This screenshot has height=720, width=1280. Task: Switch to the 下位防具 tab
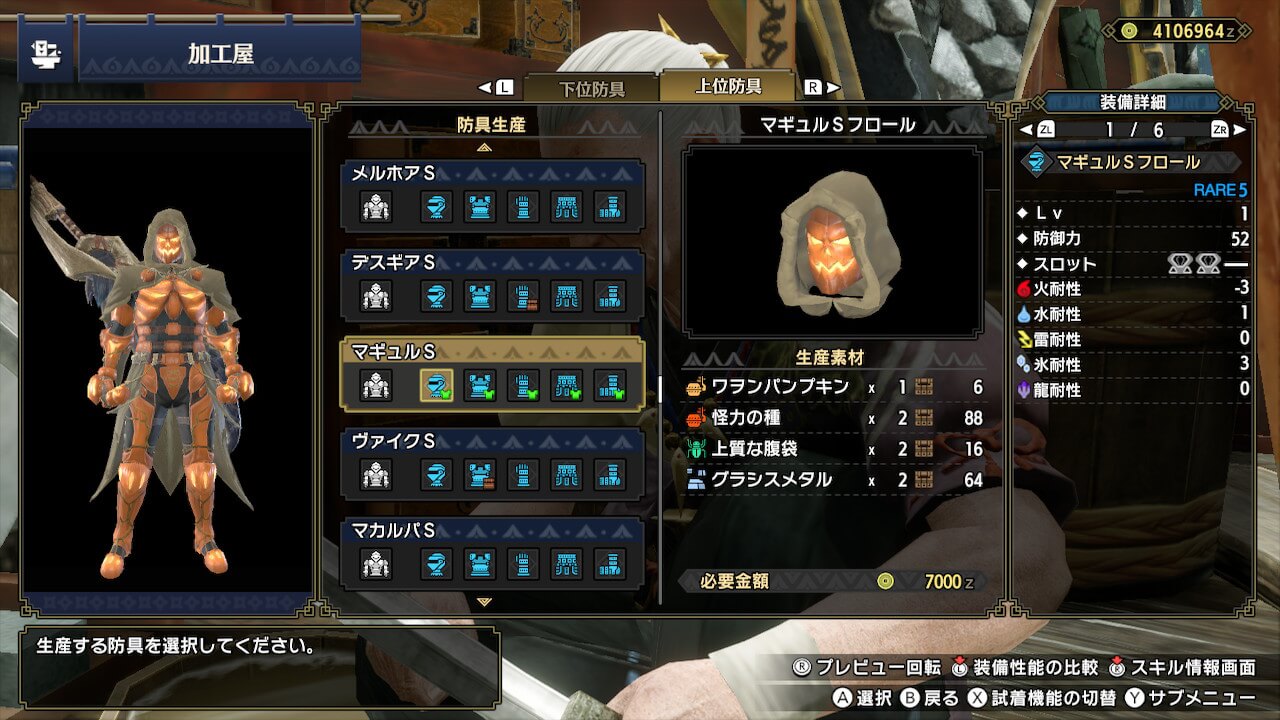tap(591, 88)
